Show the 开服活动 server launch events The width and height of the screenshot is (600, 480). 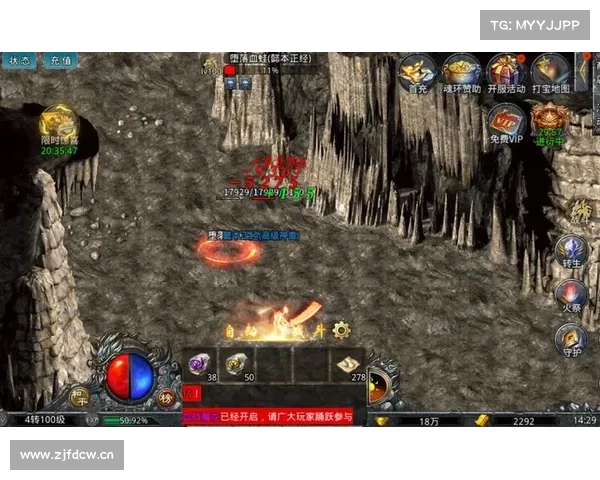point(507,70)
